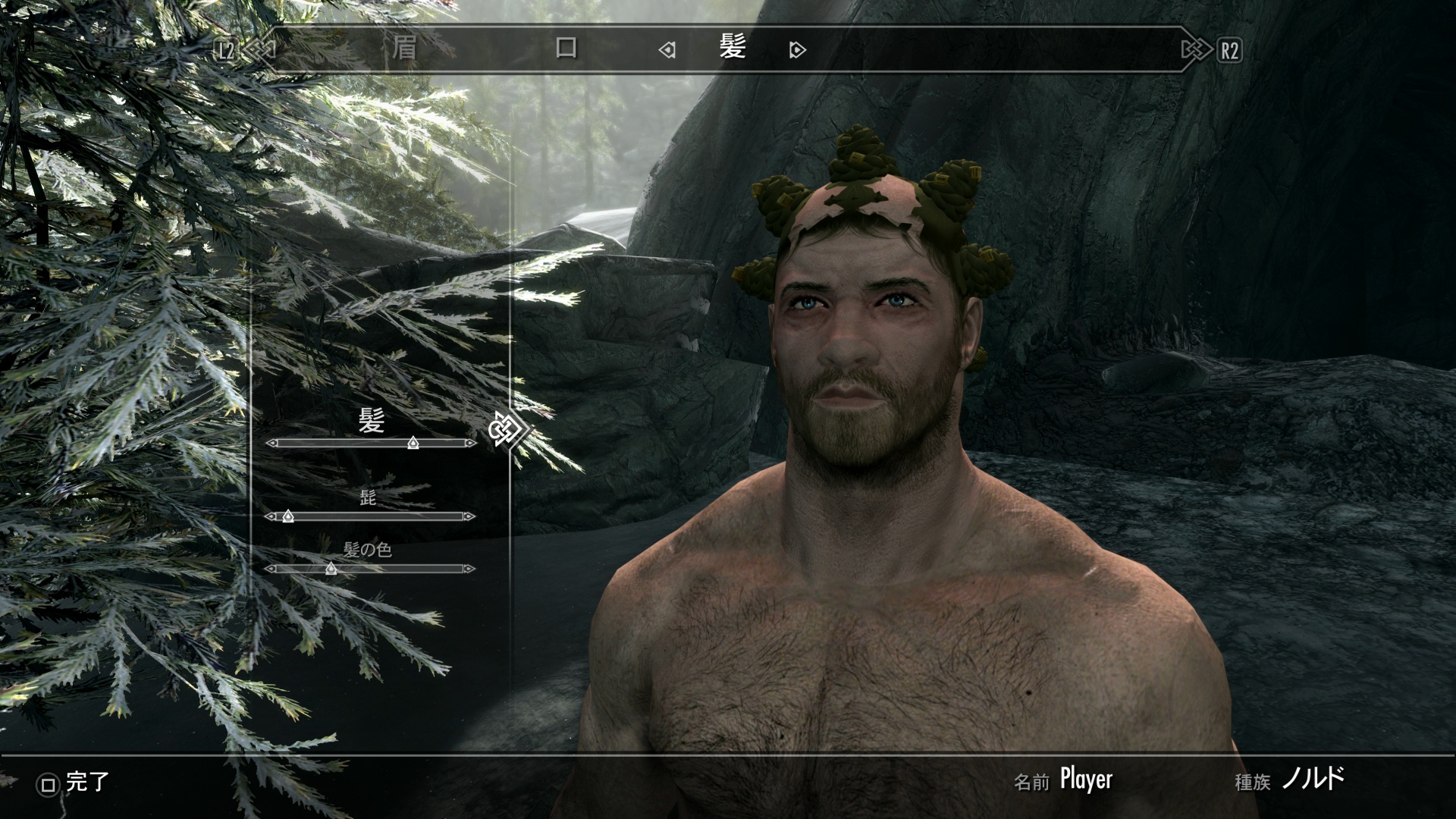Switch to the 口 (mouth) category tab

point(566,49)
